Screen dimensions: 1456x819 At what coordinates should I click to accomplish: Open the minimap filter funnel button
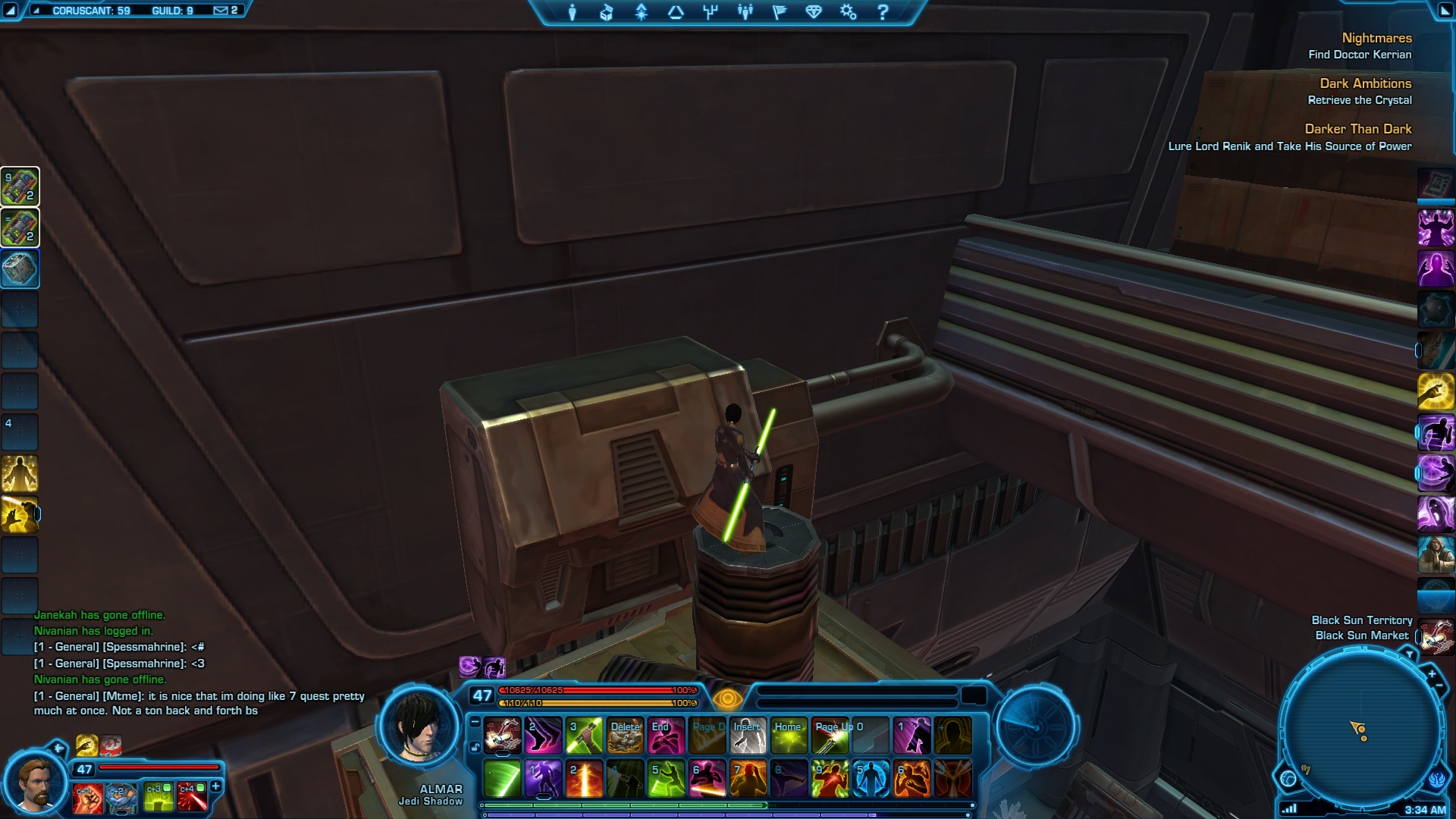point(1409,654)
